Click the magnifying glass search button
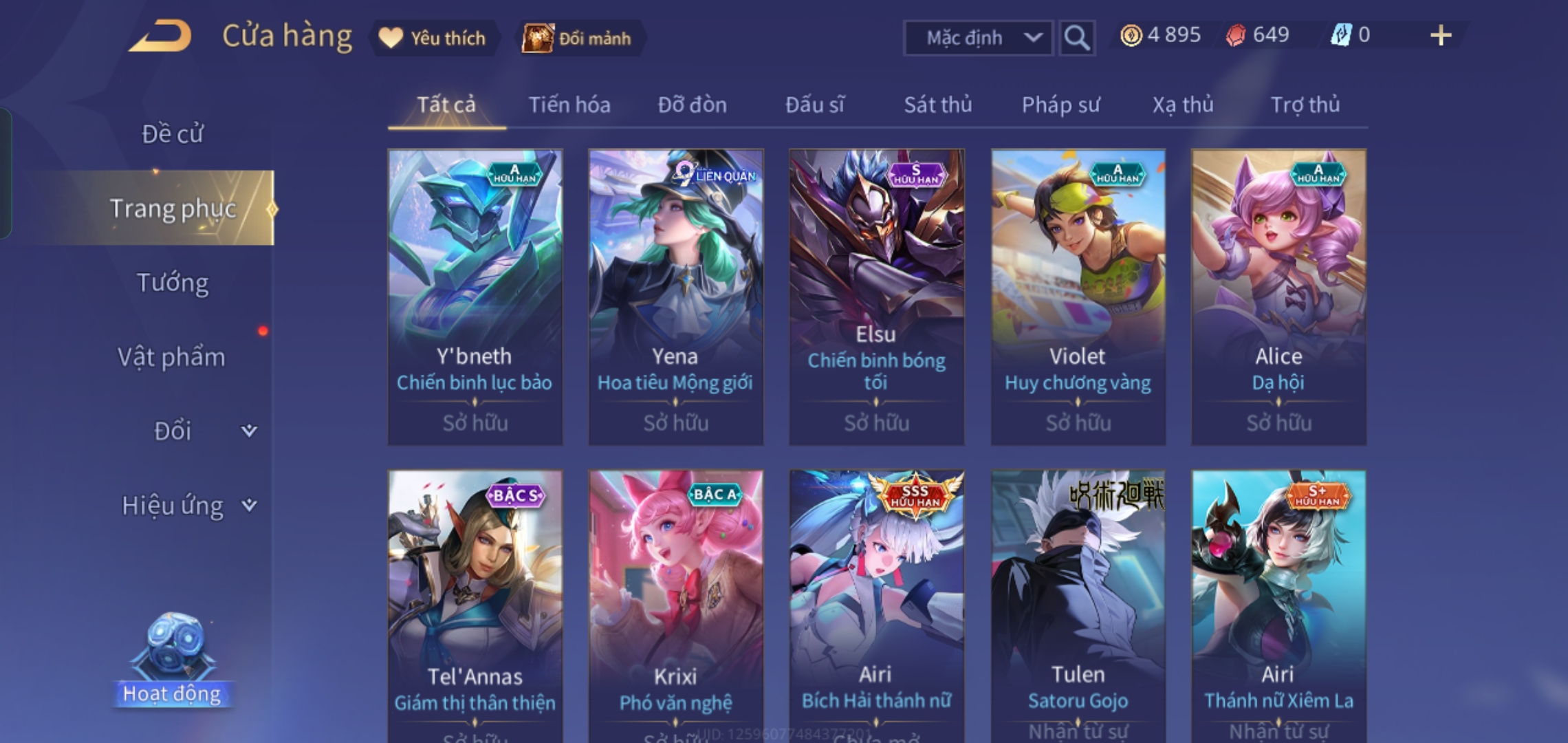The width and height of the screenshot is (1568, 743). 1076,38
